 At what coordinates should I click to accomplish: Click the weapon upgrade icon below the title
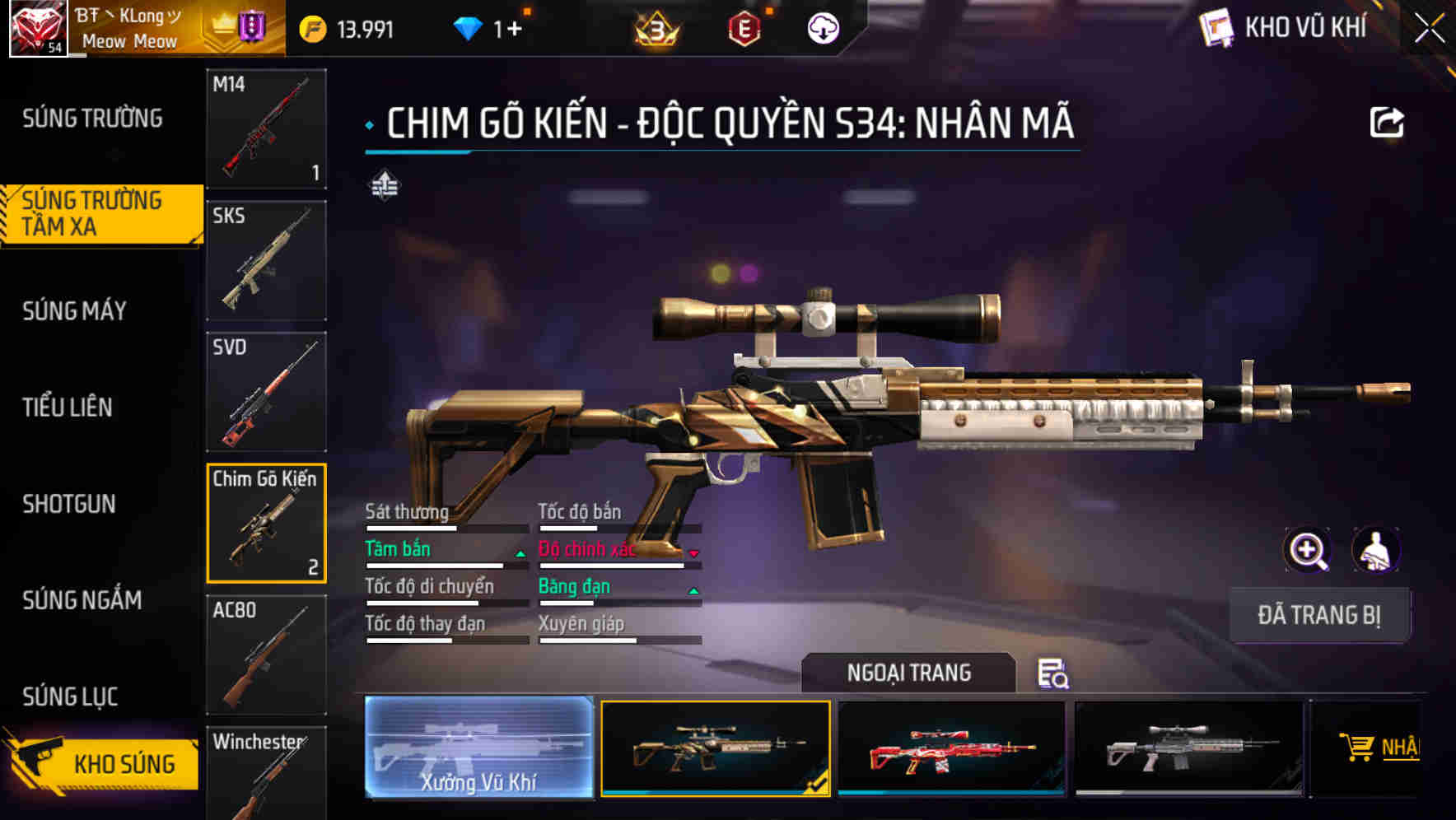click(x=385, y=186)
